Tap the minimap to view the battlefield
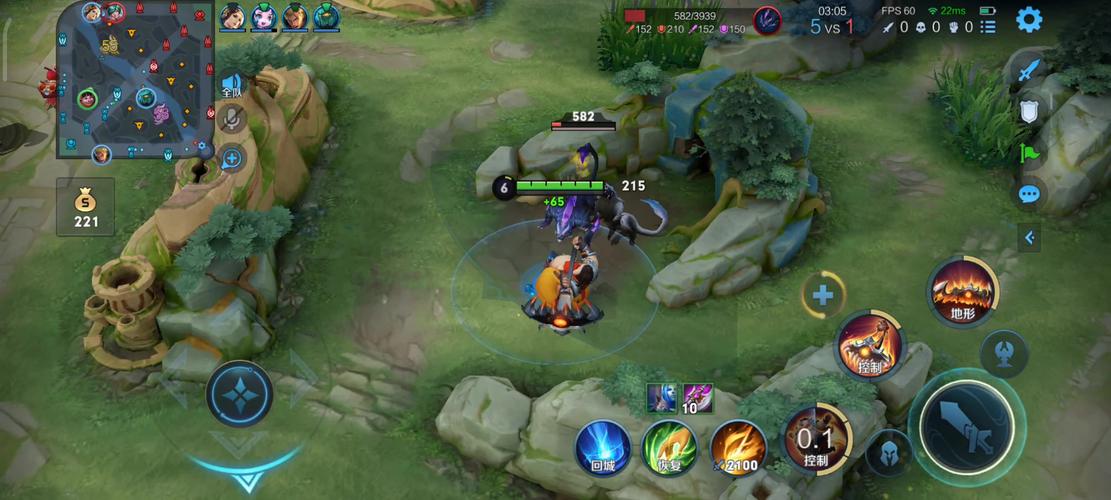Image resolution: width=1111 pixels, height=500 pixels. pos(136,80)
